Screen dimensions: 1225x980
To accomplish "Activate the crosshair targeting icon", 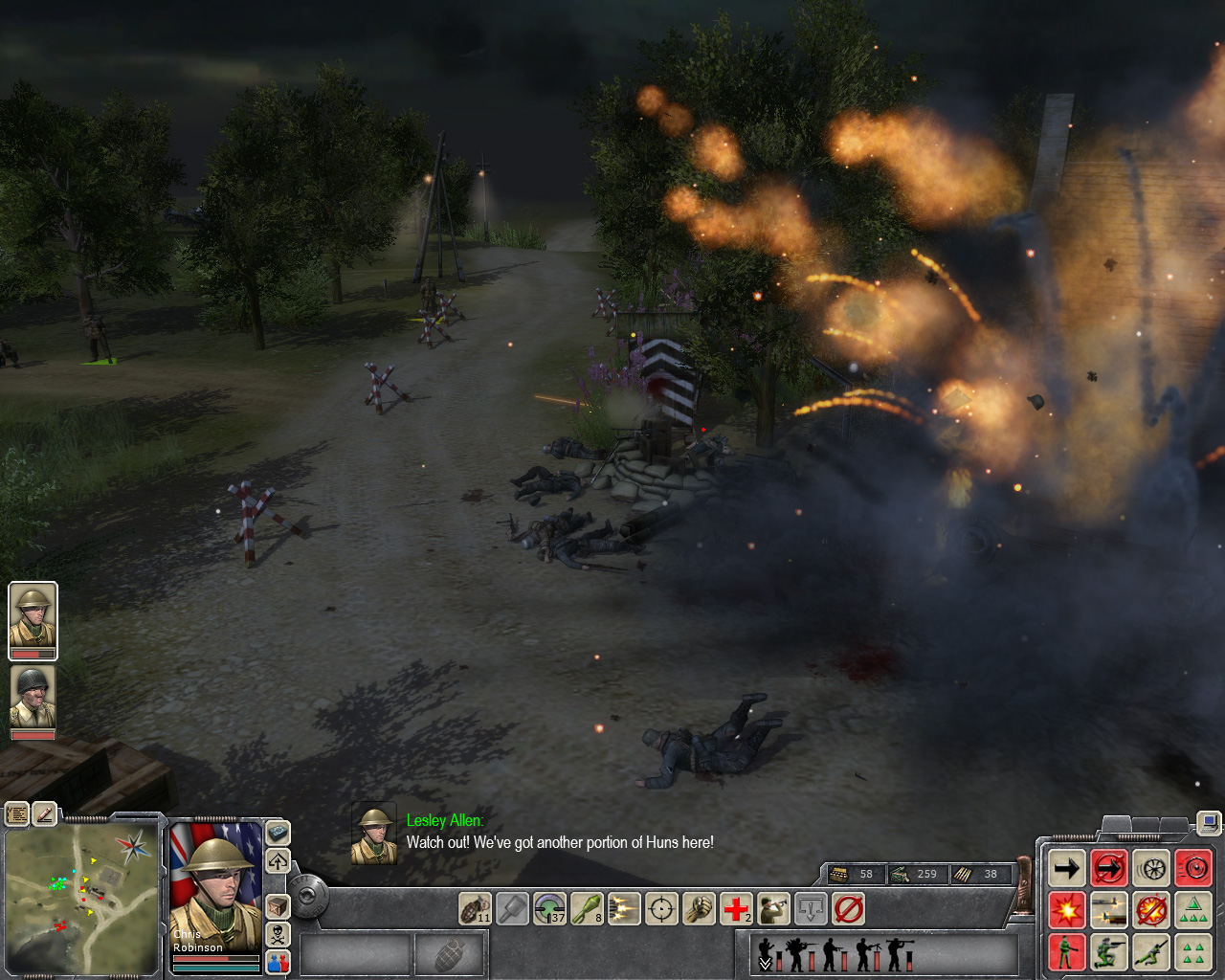I will 661,908.
